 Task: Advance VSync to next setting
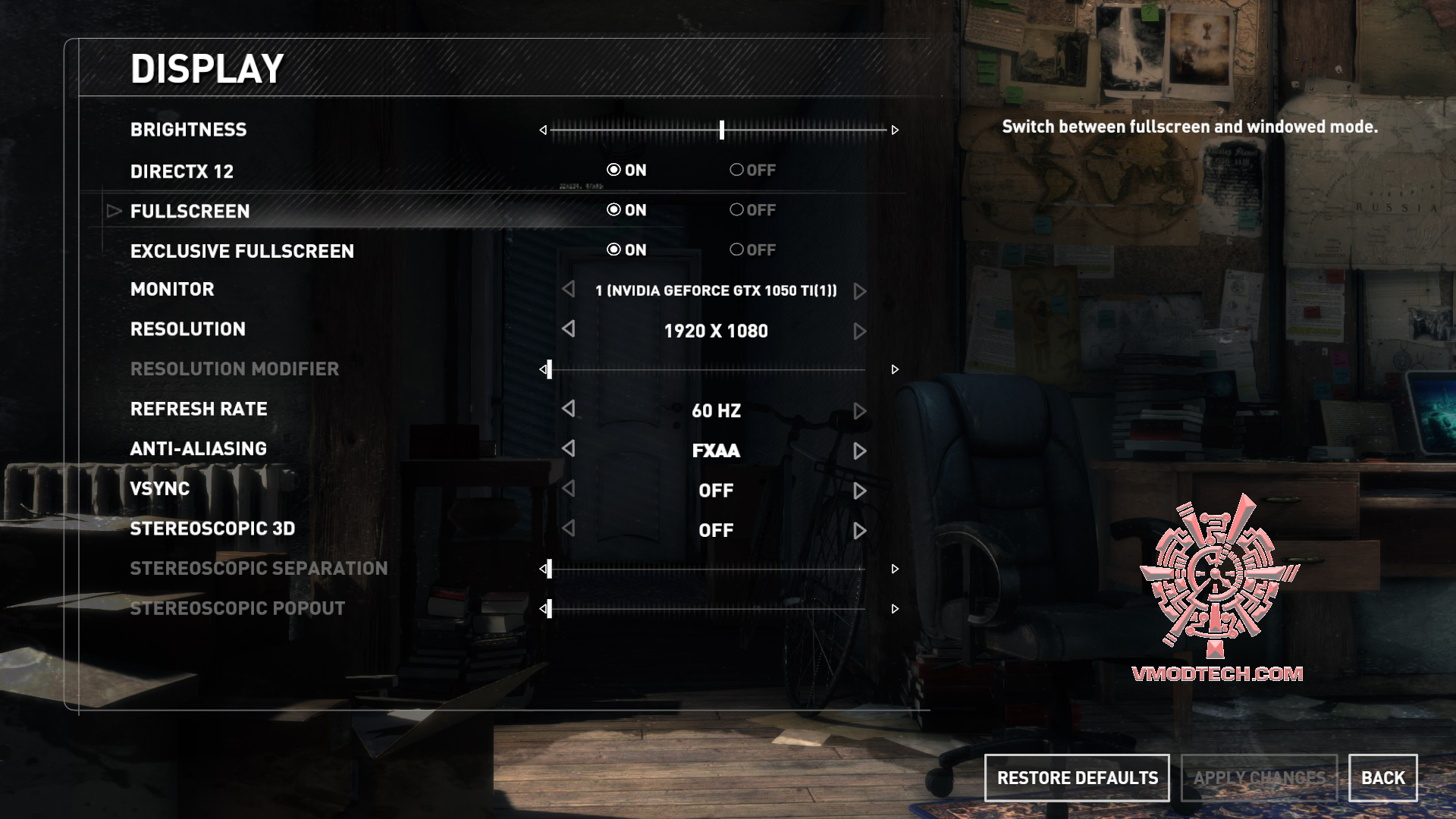[859, 491]
